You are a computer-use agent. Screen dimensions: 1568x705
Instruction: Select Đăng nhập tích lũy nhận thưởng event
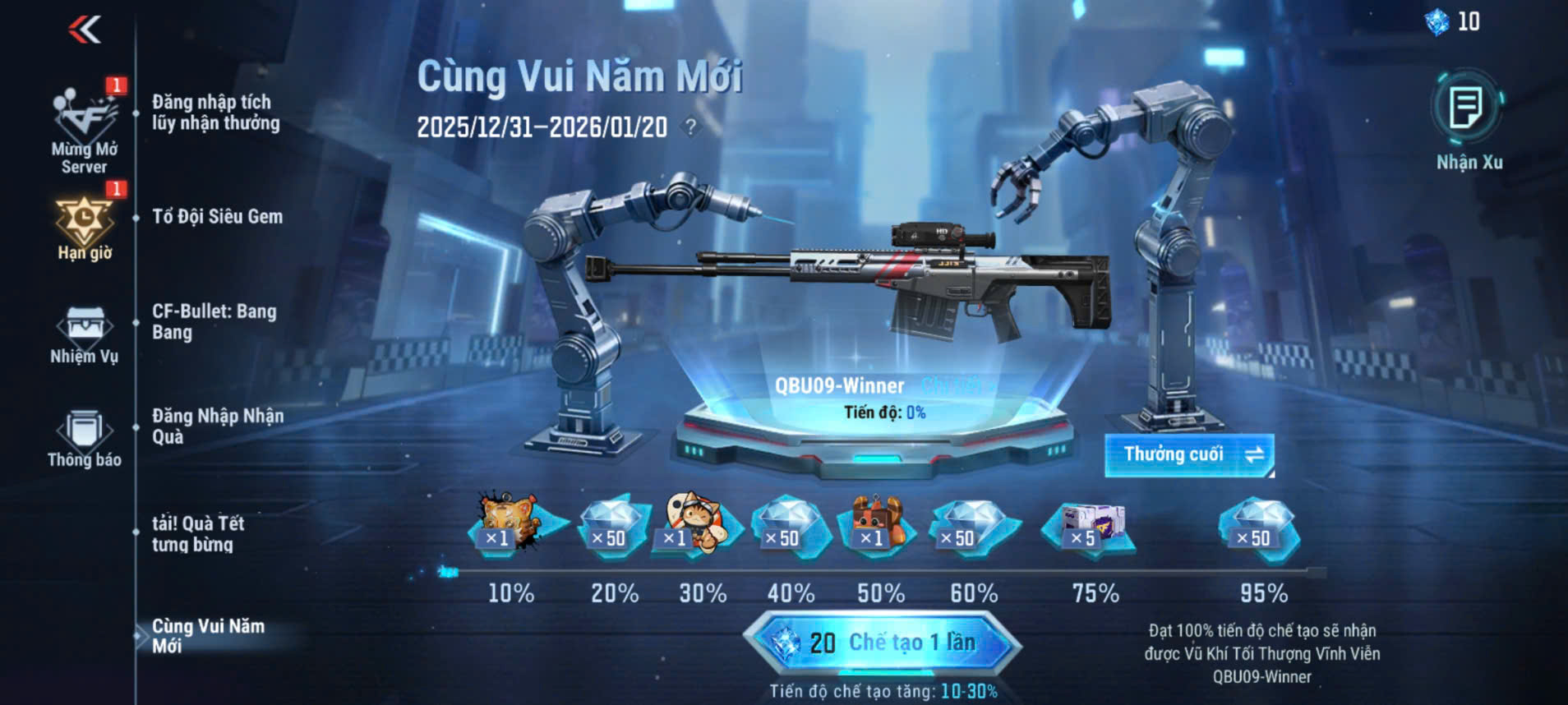click(215, 113)
